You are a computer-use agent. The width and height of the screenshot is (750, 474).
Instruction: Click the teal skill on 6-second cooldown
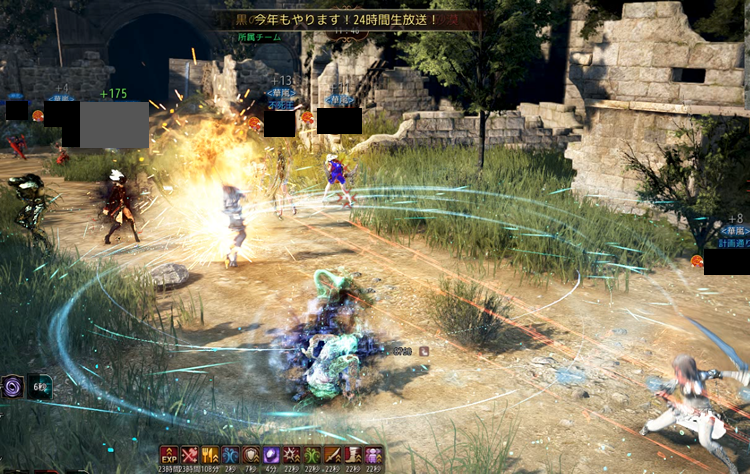pyautogui.click(x=40, y=386)
